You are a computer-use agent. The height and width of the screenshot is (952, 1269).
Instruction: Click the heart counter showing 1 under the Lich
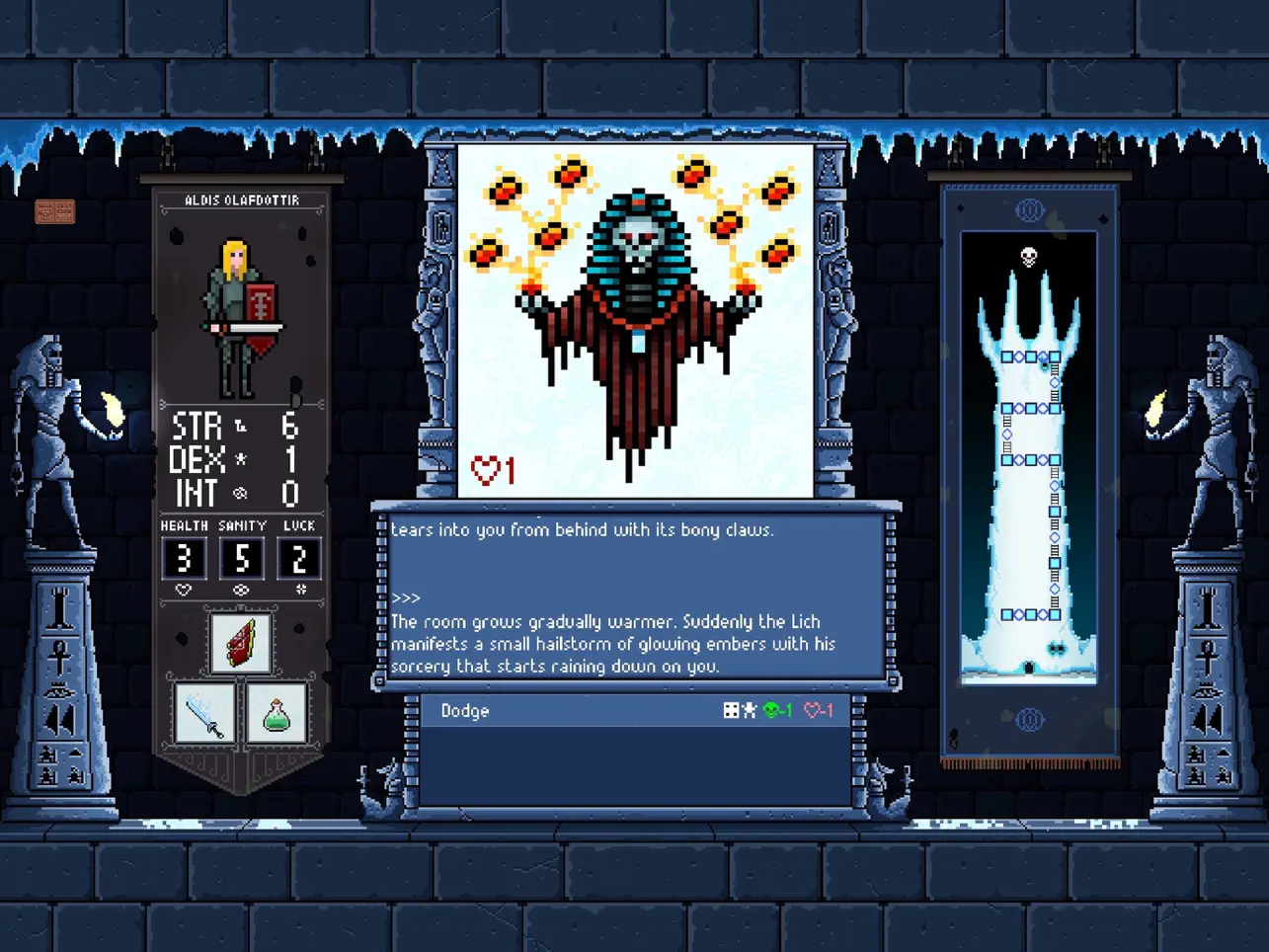click(x=493, y=471)
